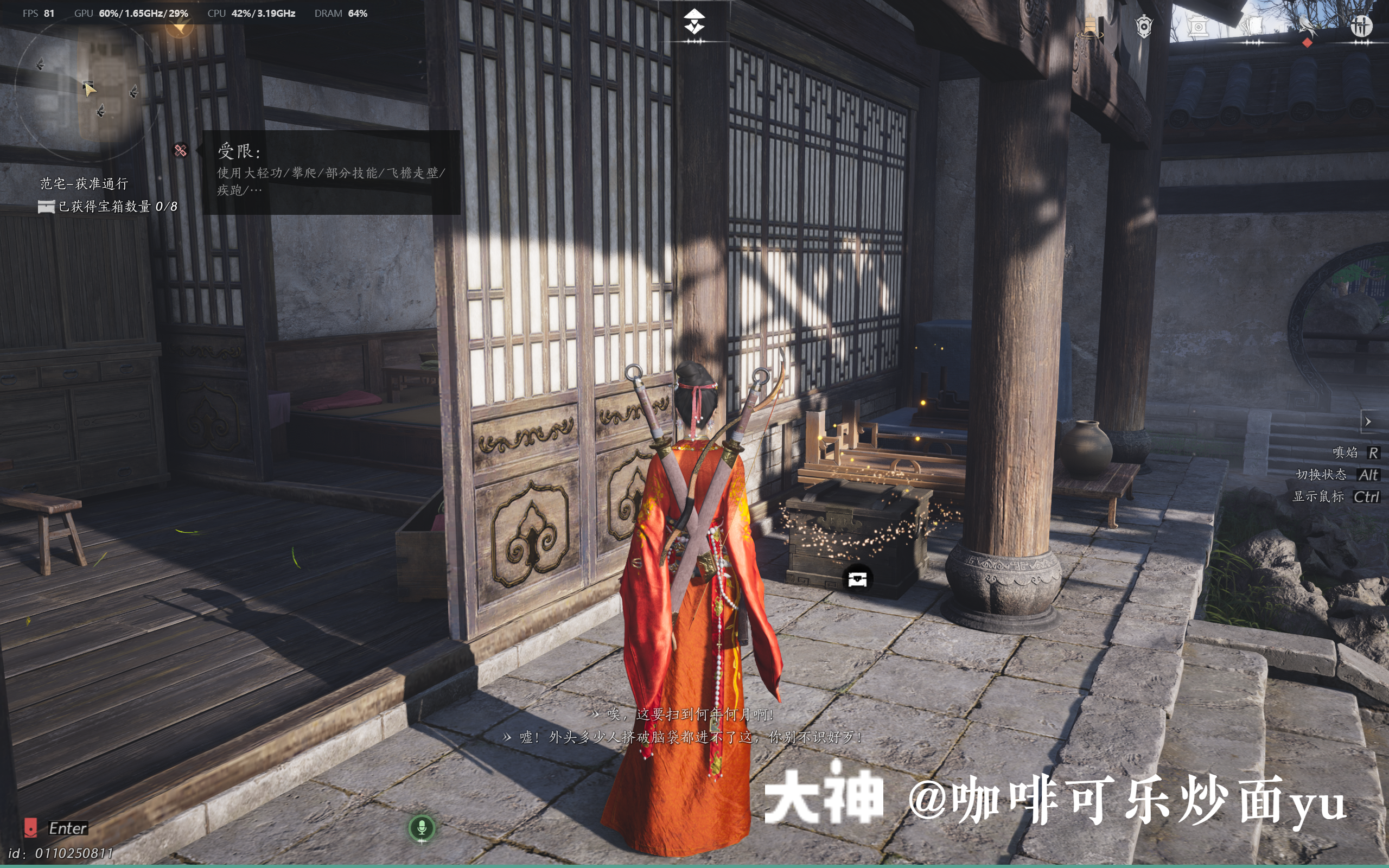This screenshot has width=1389, height=868.
Task: Open the shield emblem menu at top right
Action: (1144, 26)
